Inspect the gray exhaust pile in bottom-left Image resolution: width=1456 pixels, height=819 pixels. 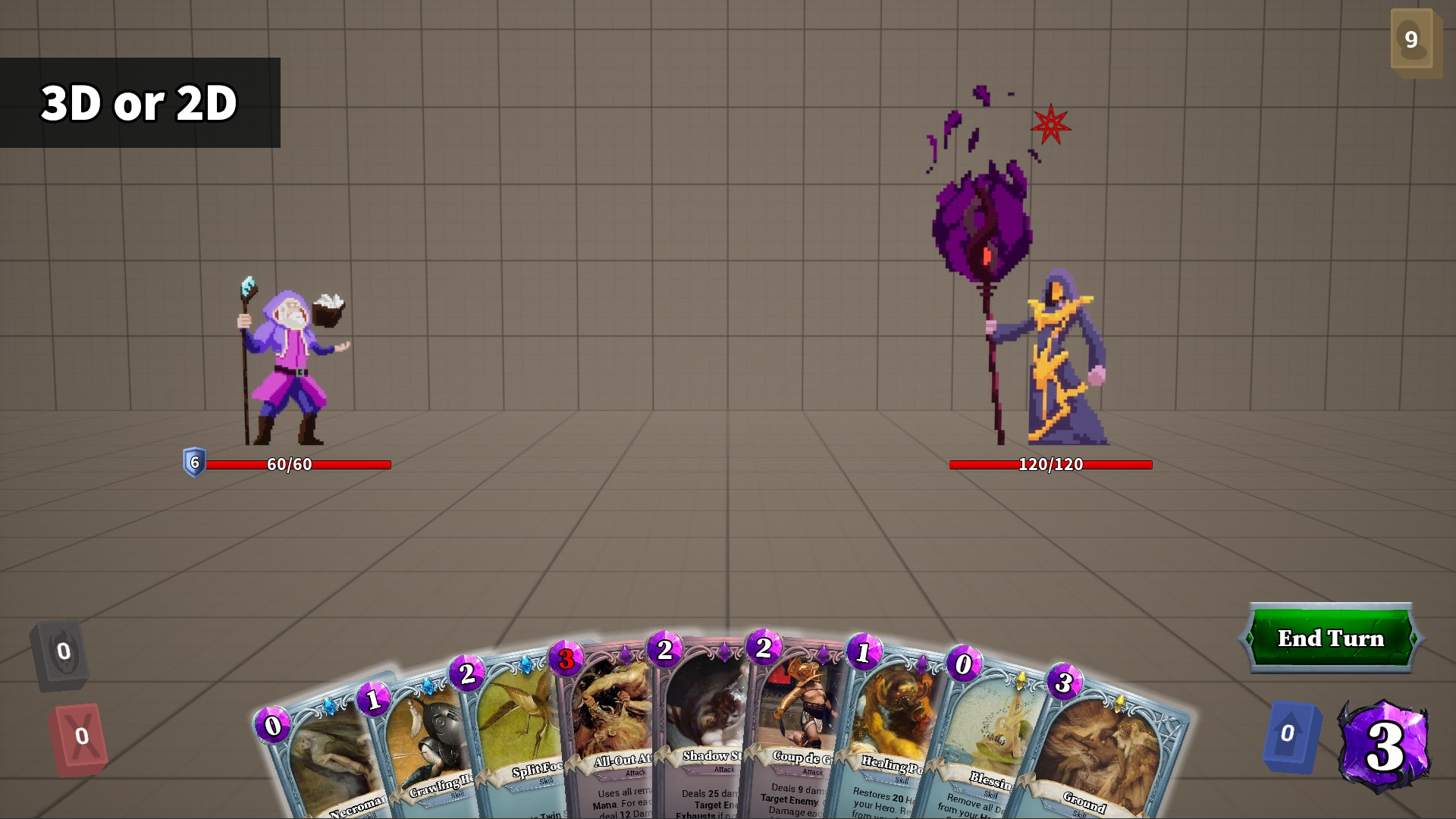(x=62, y=649)
